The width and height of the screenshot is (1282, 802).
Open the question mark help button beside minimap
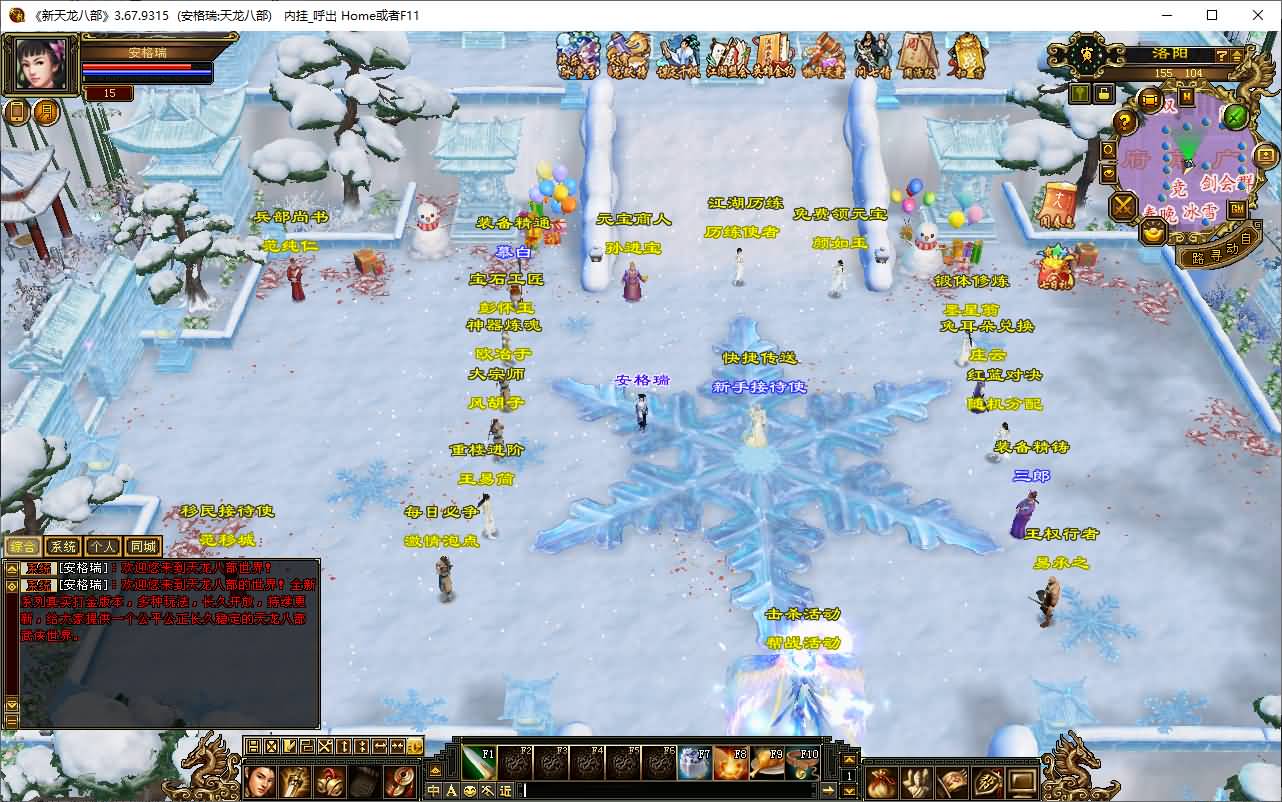[1126, 122]
